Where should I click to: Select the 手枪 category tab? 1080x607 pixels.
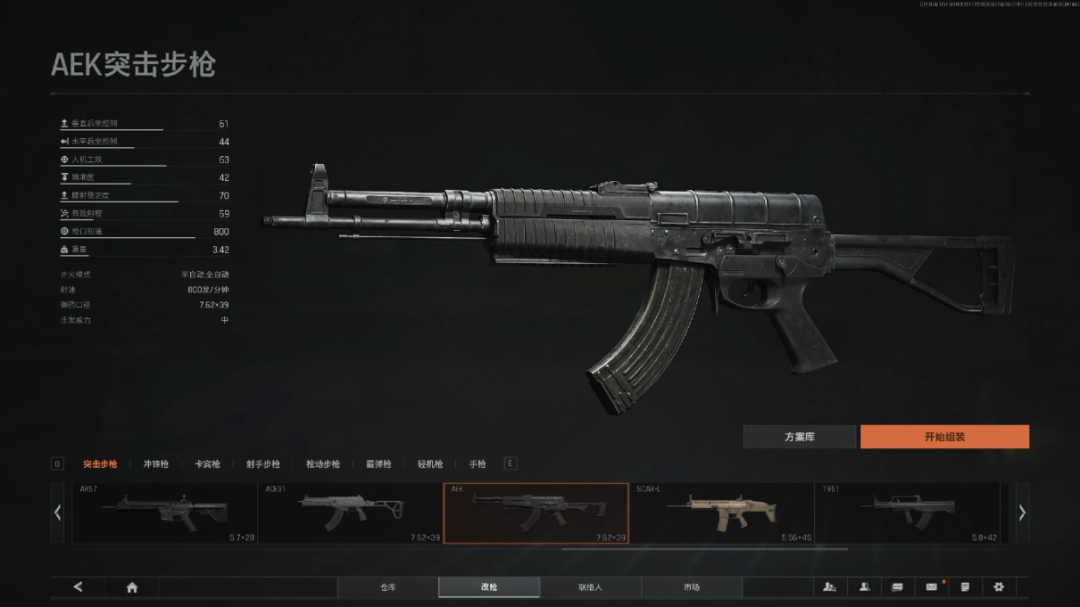(x=477, y=464)
